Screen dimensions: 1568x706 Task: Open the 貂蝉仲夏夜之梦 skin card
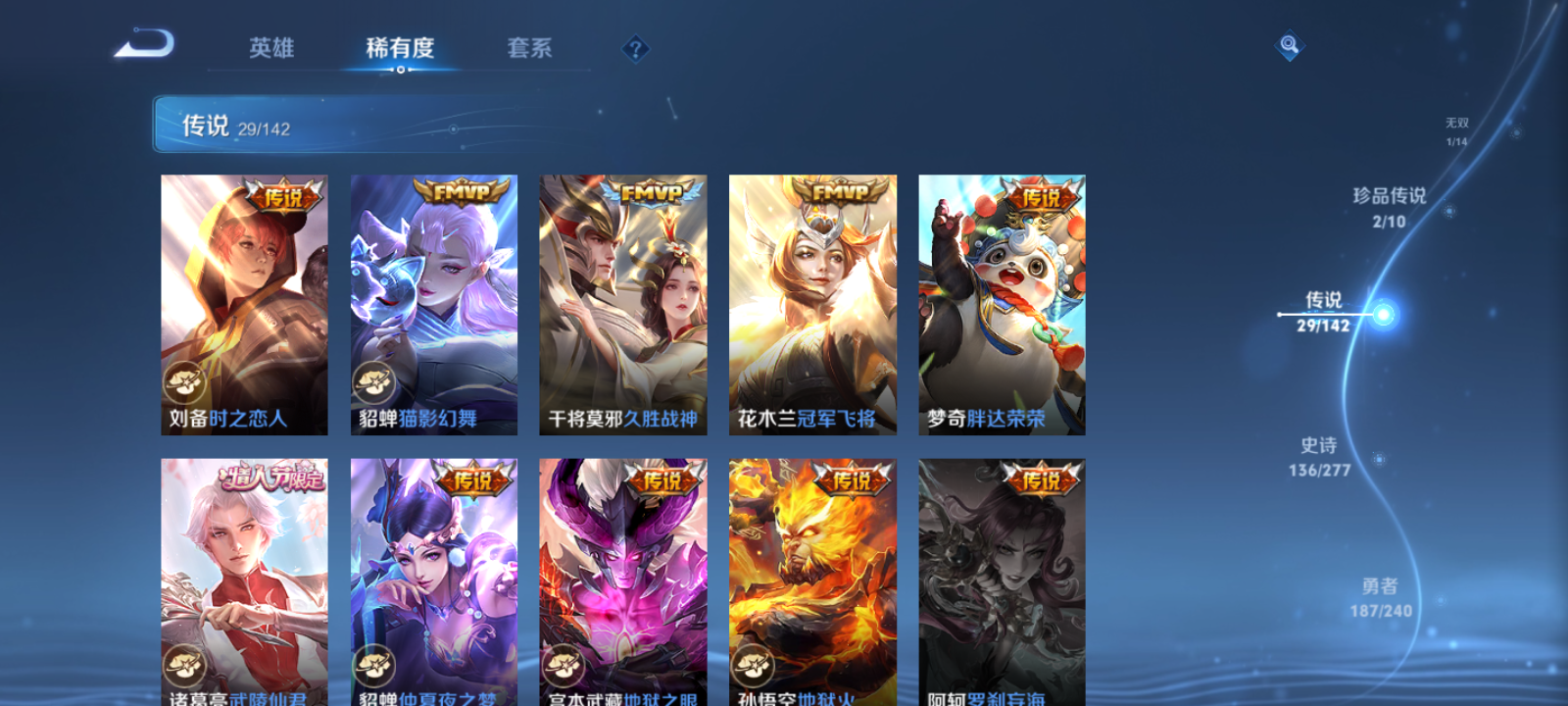(x=432, y=579)
